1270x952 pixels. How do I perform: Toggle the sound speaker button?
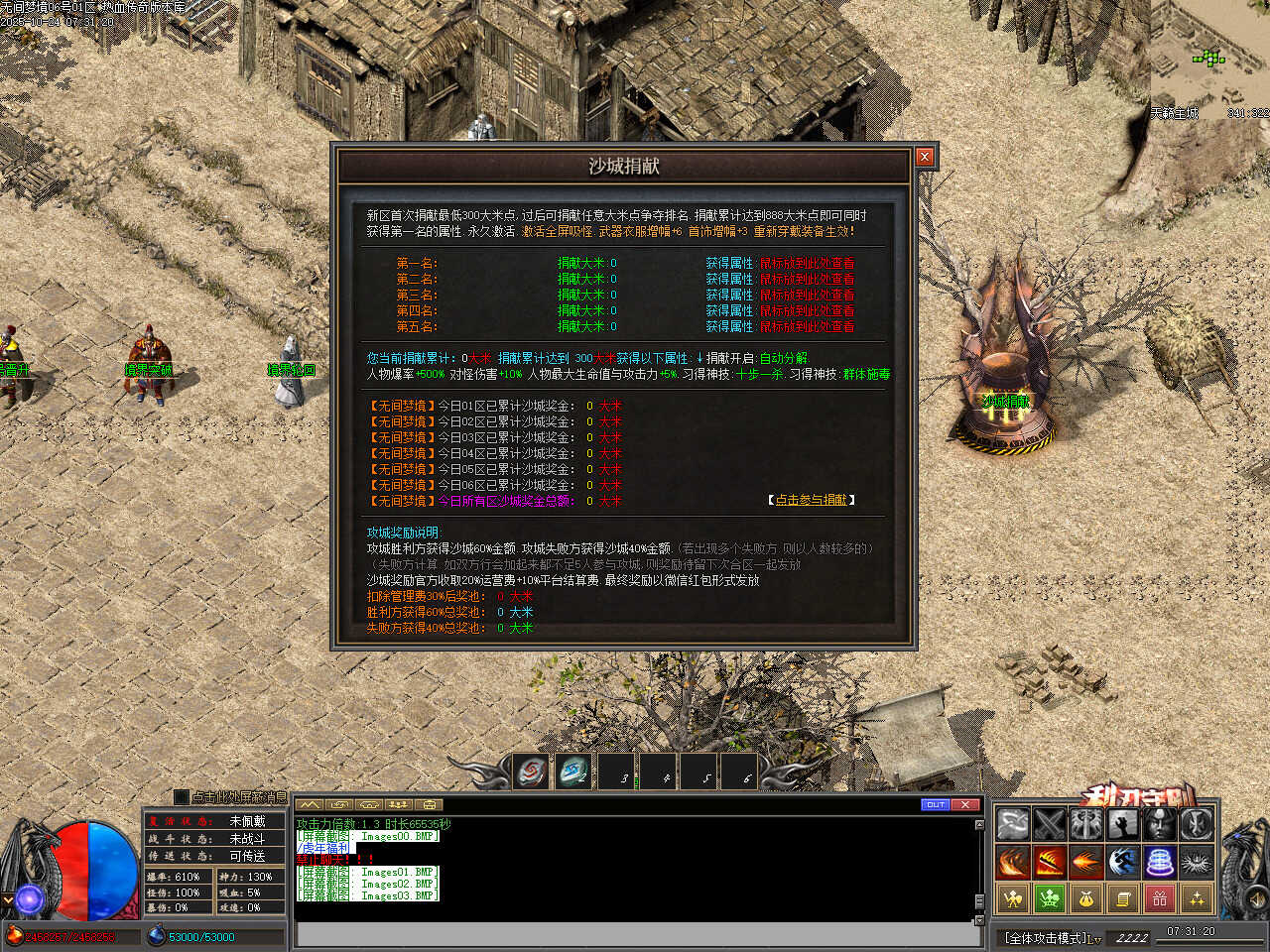point(1256,900)
